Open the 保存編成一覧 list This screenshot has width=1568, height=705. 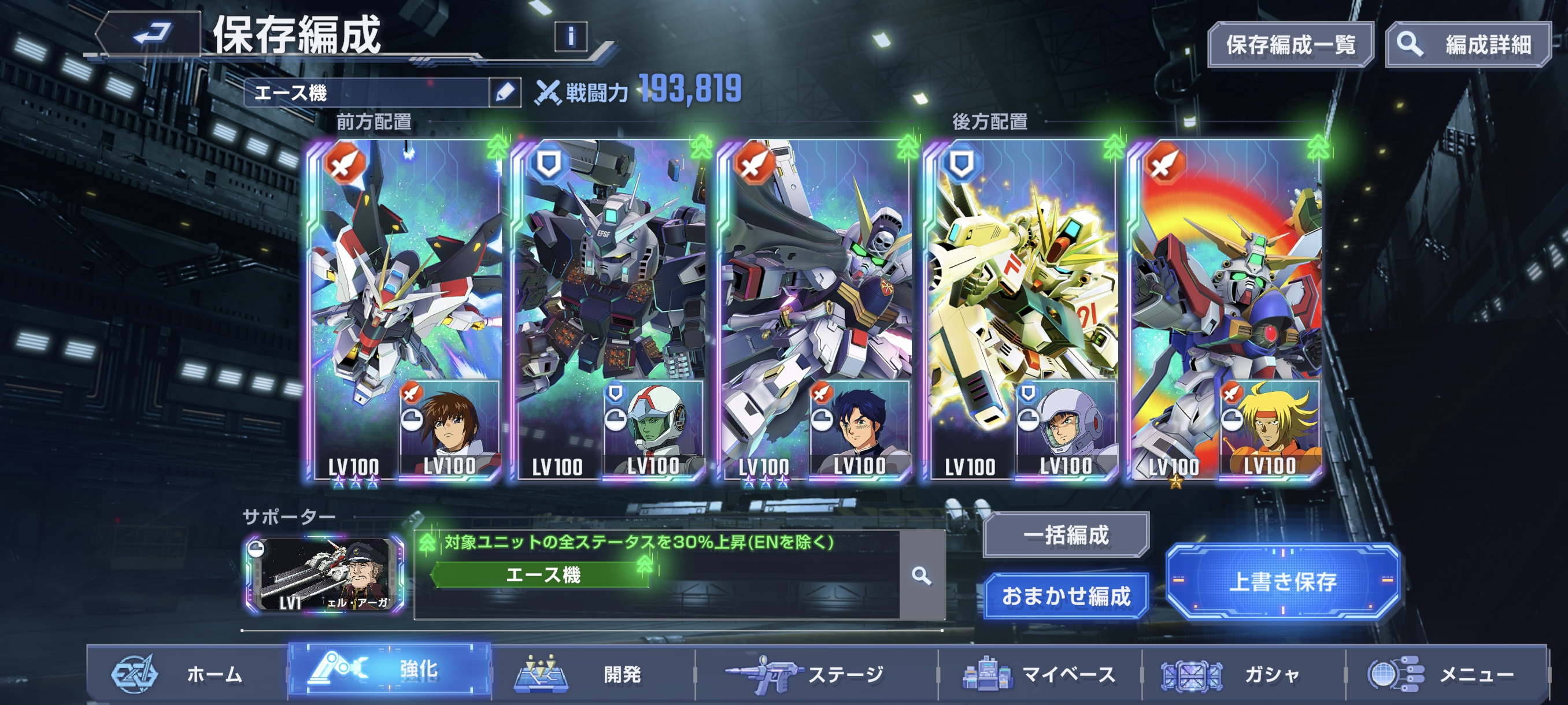[x=1290, y=44]
